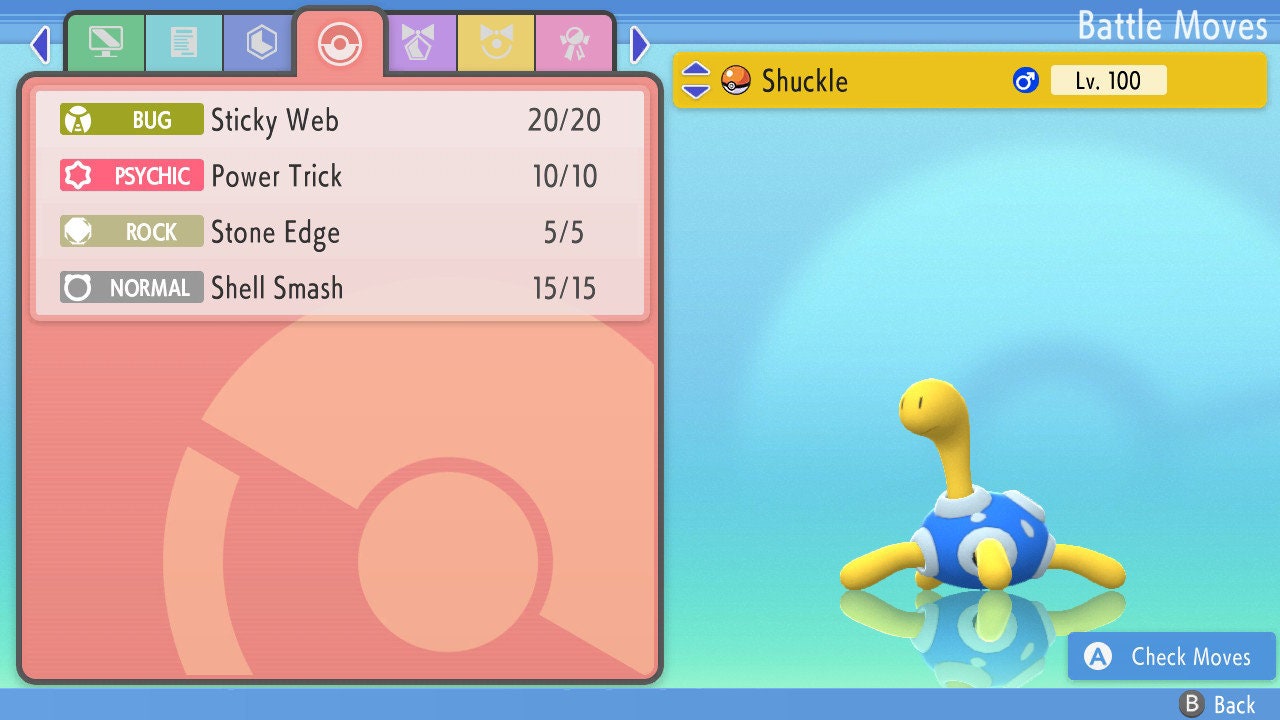The height and width of the screenshot is (720, 1280).
Task: Show the blue hexagon stats tab
Action: (x=261, y=43)
